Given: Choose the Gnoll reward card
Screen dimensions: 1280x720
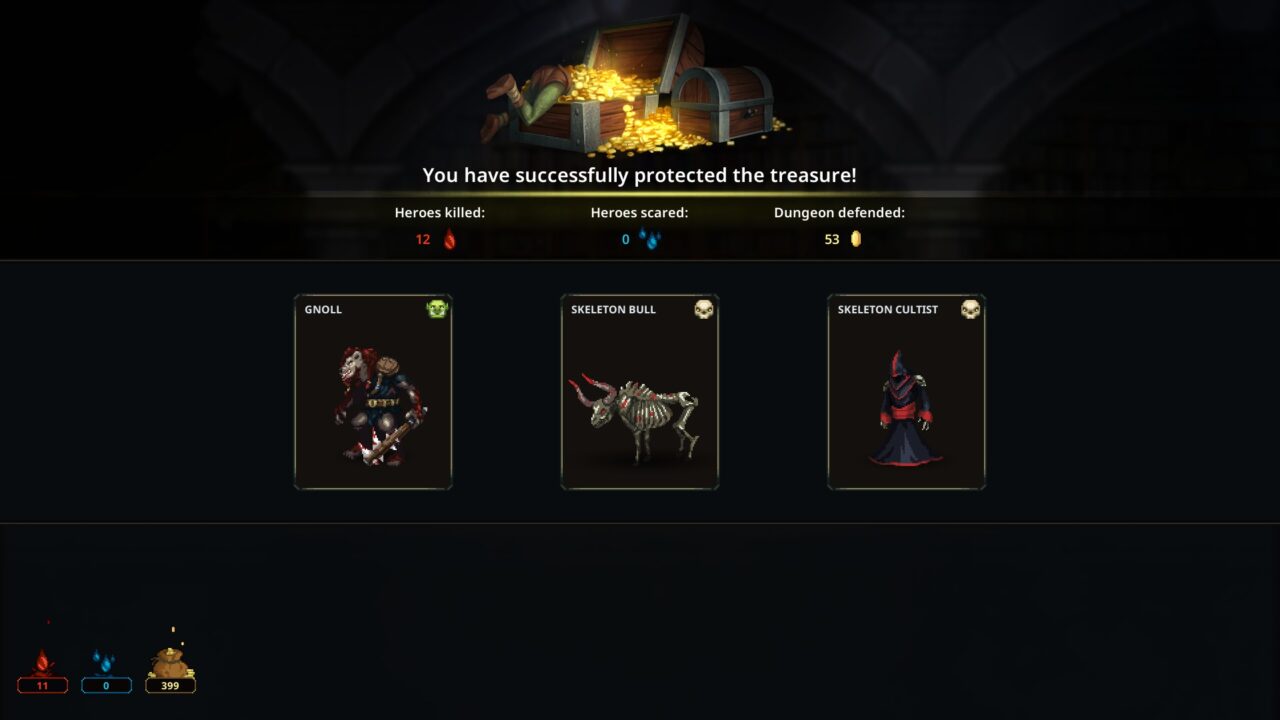Looking at the screenshot, I should tap(373, 392).
